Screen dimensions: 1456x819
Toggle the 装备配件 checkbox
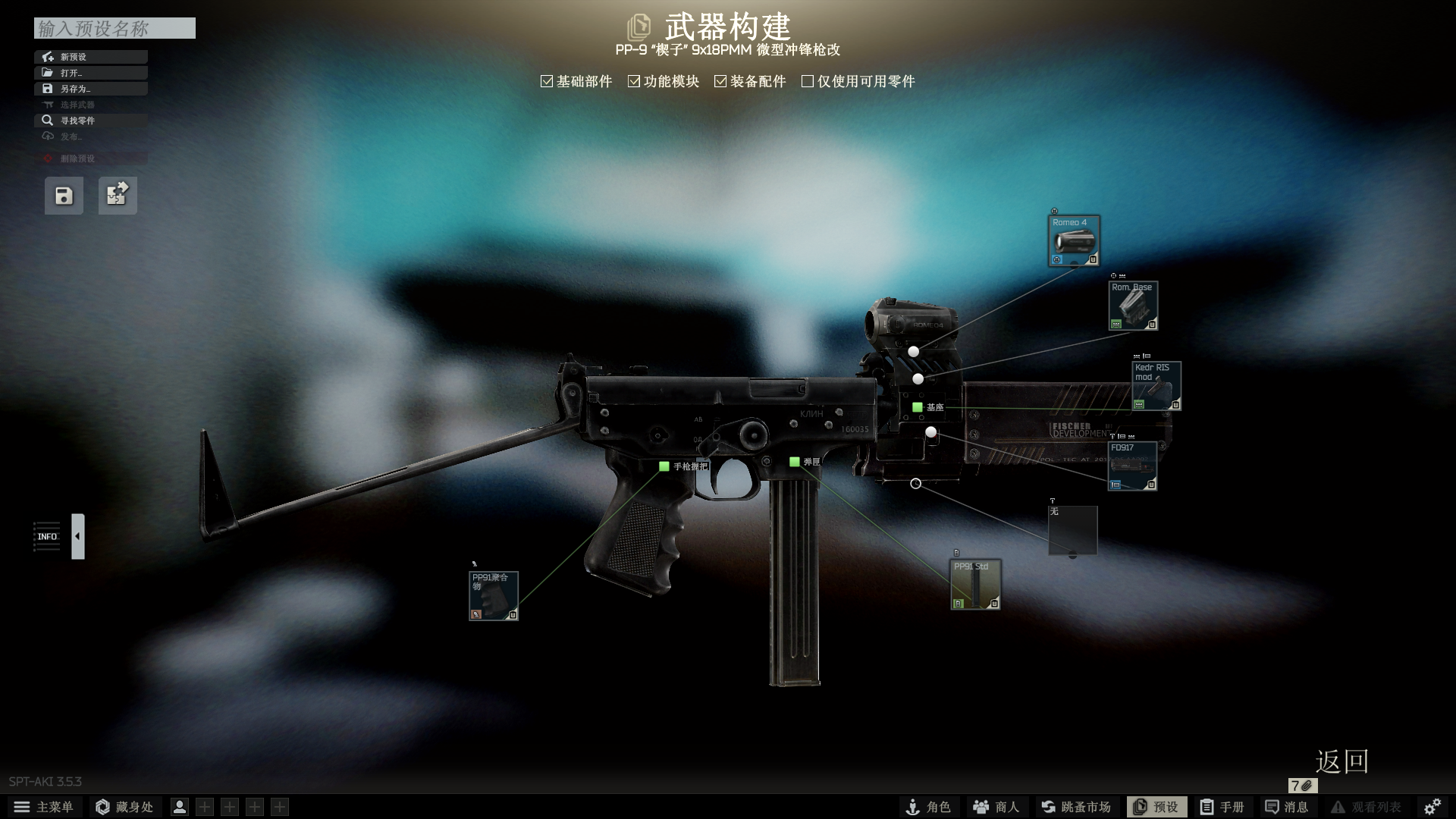720,81
